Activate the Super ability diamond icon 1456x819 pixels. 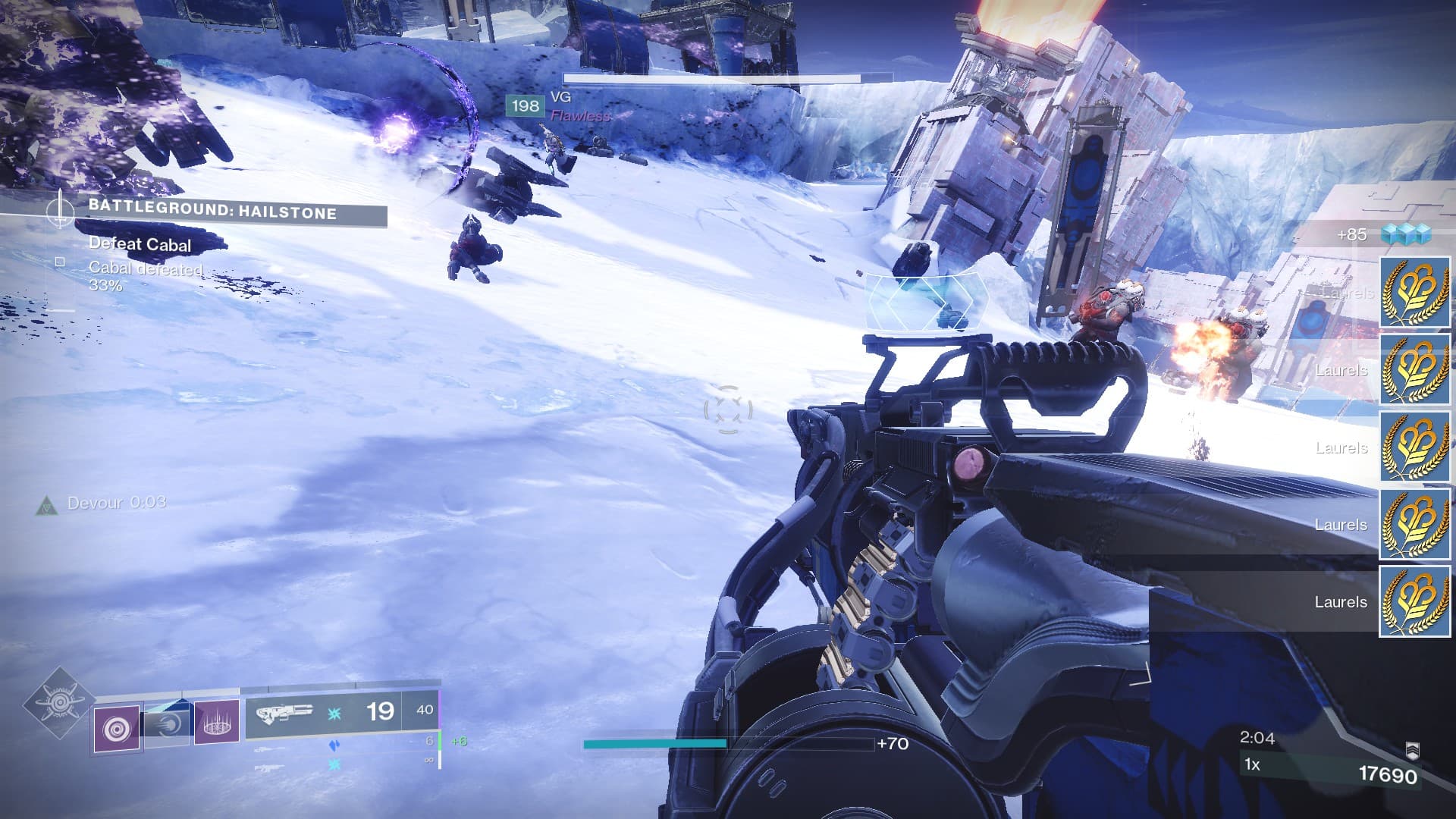tap(59, 704)
